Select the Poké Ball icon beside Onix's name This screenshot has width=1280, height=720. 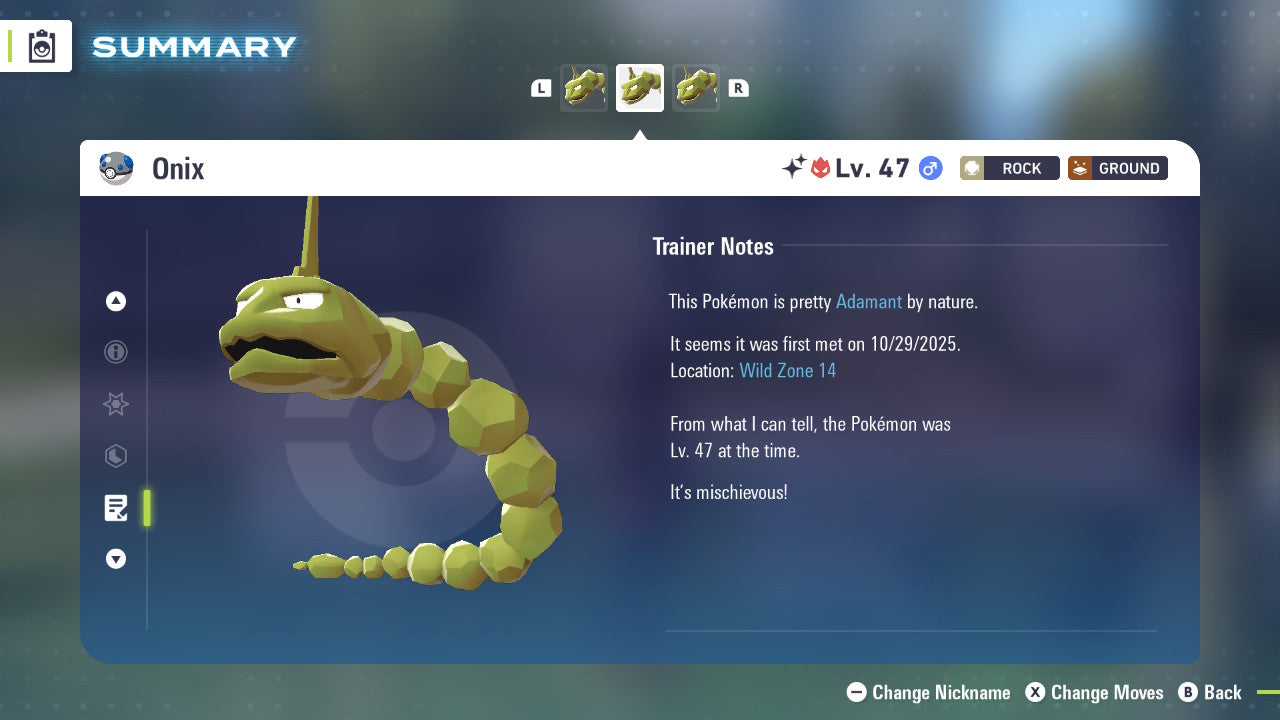tap(117, 168)
